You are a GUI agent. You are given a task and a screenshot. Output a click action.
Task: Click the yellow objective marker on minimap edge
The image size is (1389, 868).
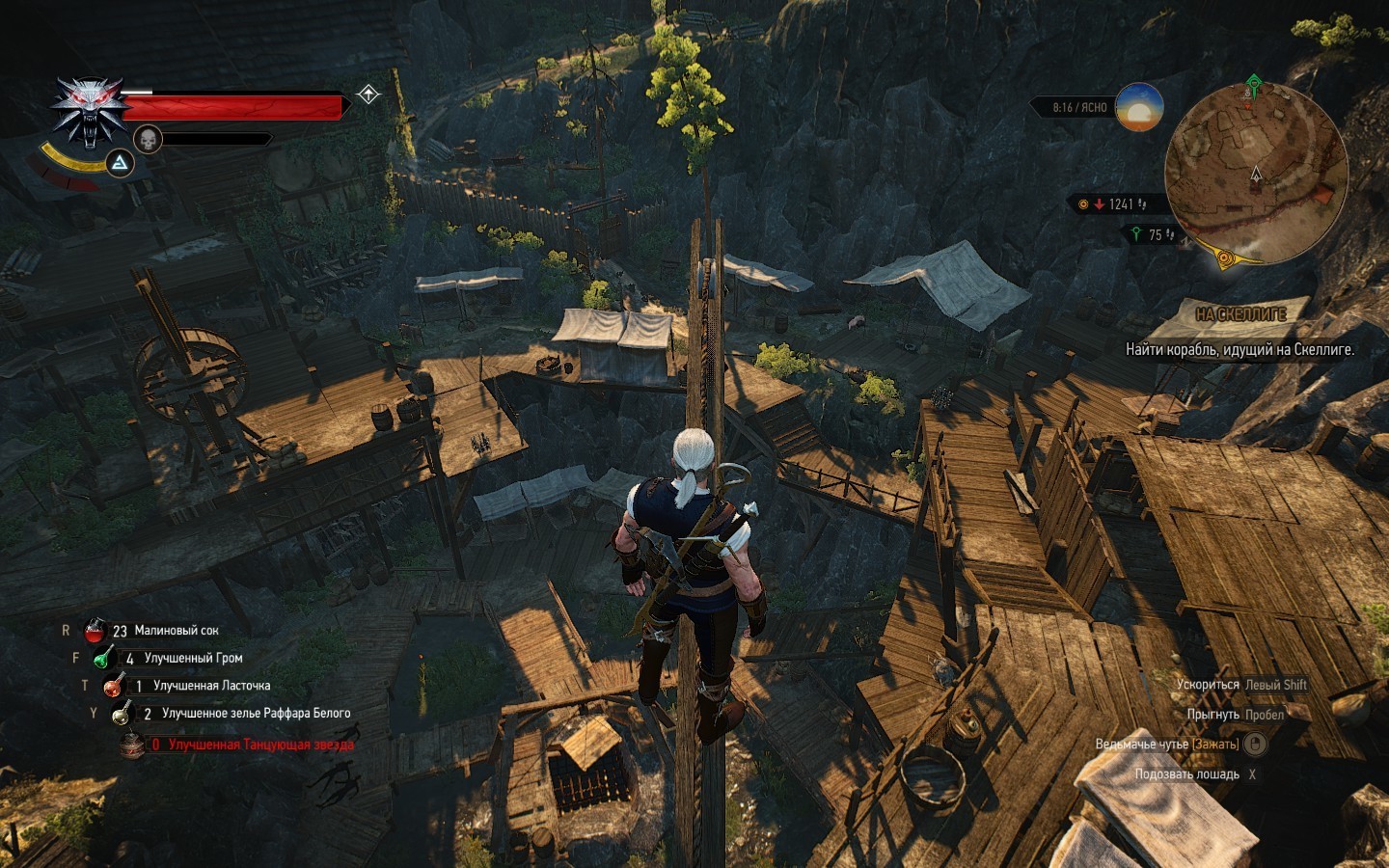click(x=1225, y=258)
